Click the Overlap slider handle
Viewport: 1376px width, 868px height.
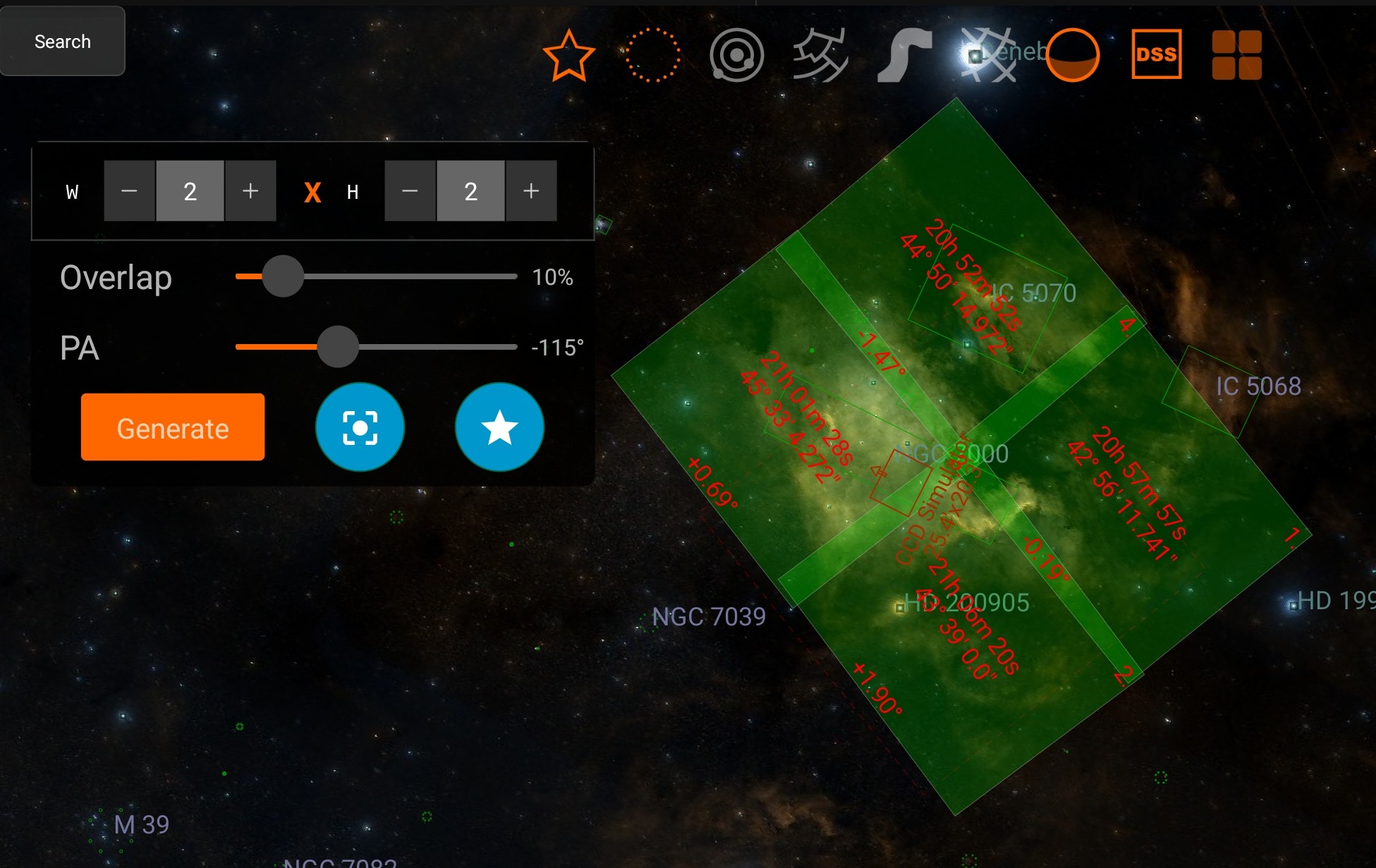pyautogui.click(x=283, y=276)
